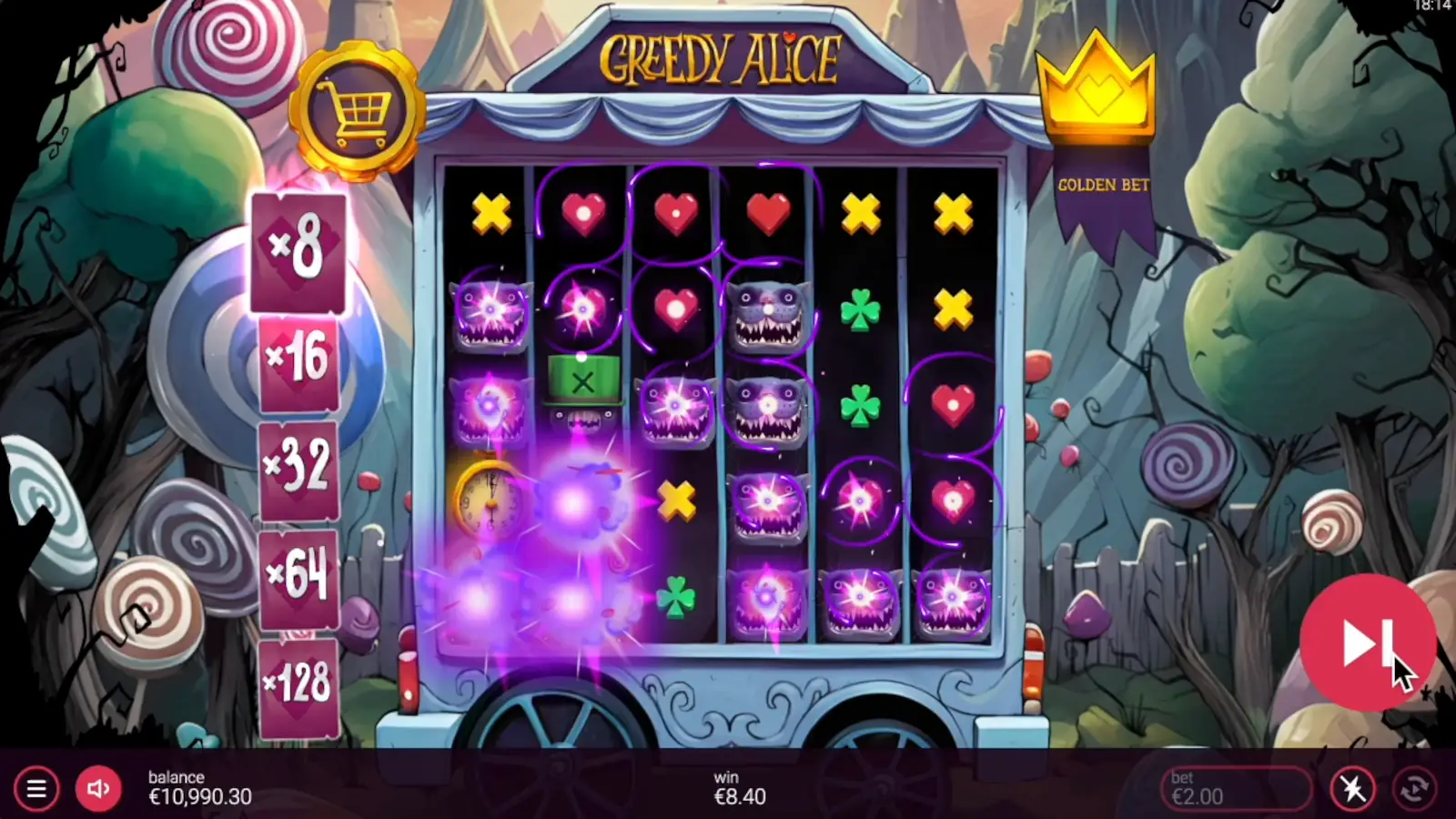Click the pocket watch symbol on the reels
This screenshot has height=819, width=1456.
(x=487, y=499)
